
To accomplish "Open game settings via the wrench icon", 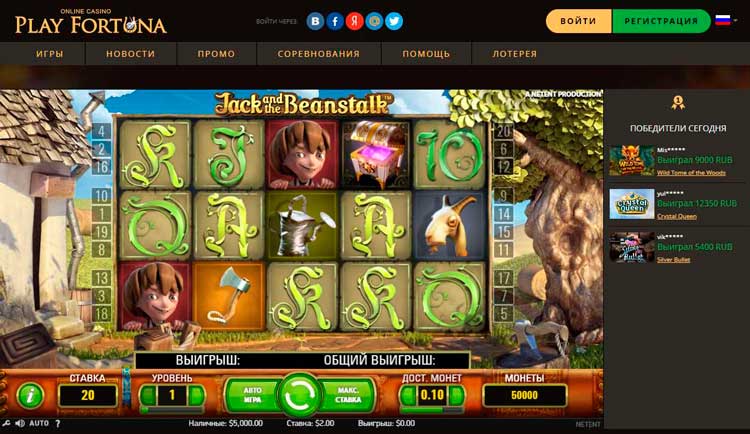I will point(7,424).
